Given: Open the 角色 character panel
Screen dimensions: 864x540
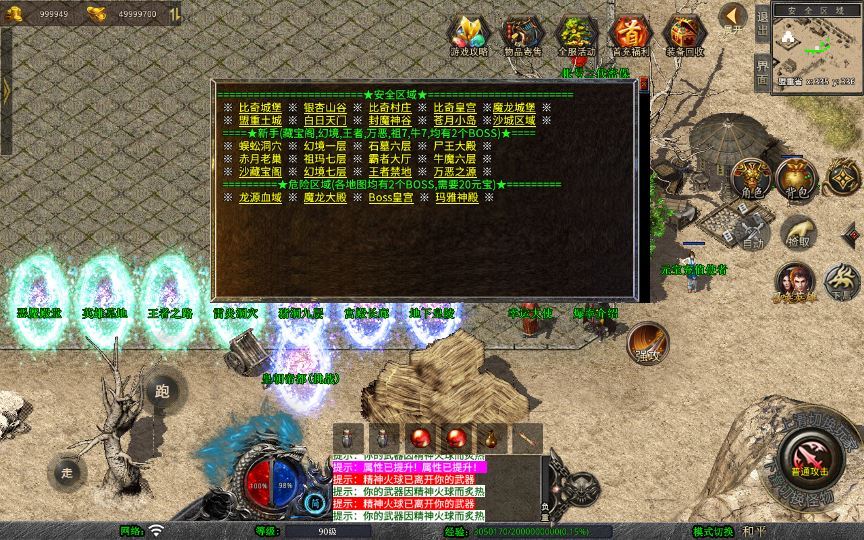Looking at the screenshot, I should tap(752, 179).
